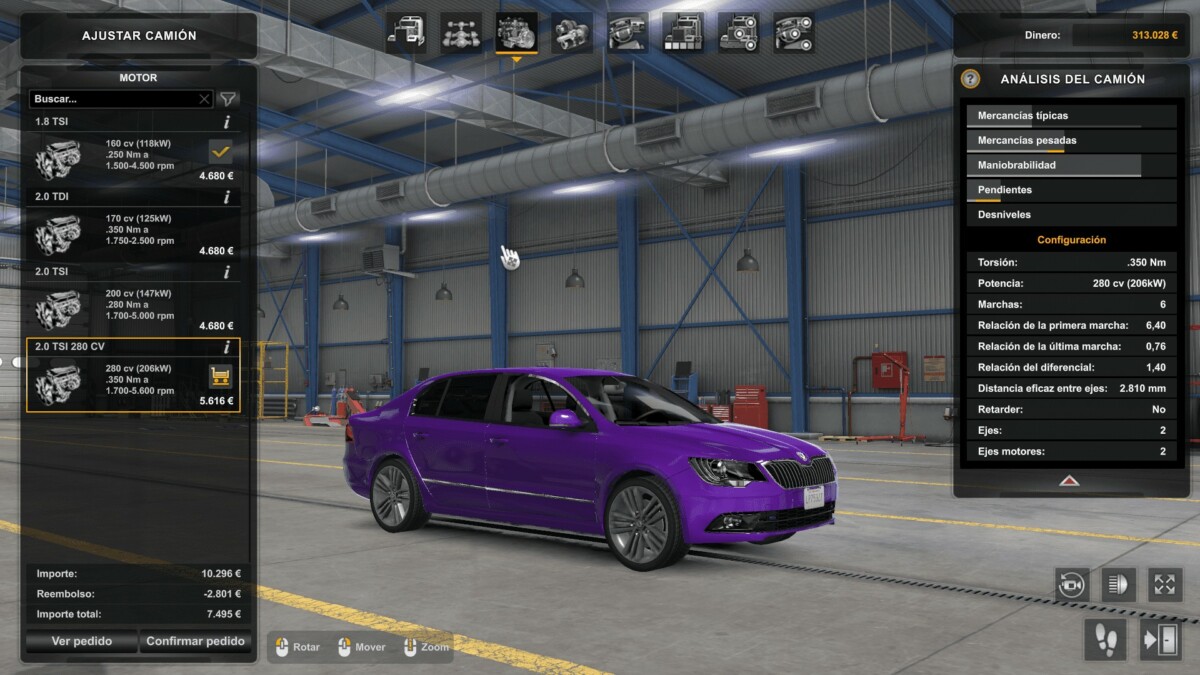Reset the camera view
Viewport: 1200px width, 675px height.
pos(1072,584)
